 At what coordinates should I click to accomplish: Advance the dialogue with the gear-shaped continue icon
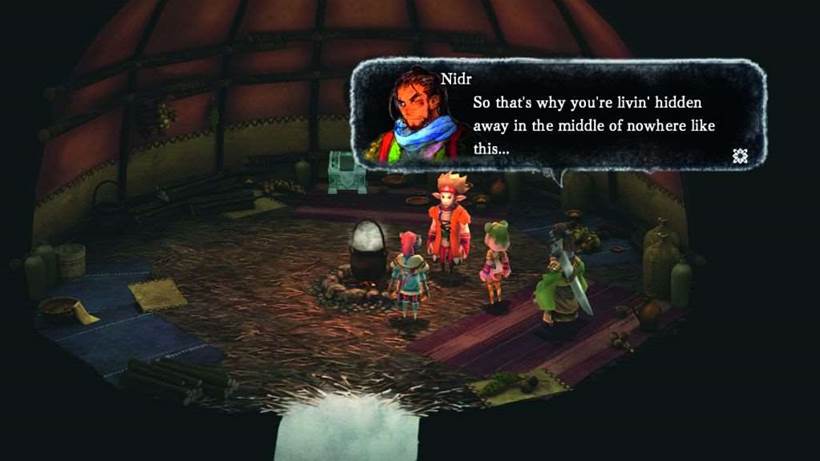(740, 155)
